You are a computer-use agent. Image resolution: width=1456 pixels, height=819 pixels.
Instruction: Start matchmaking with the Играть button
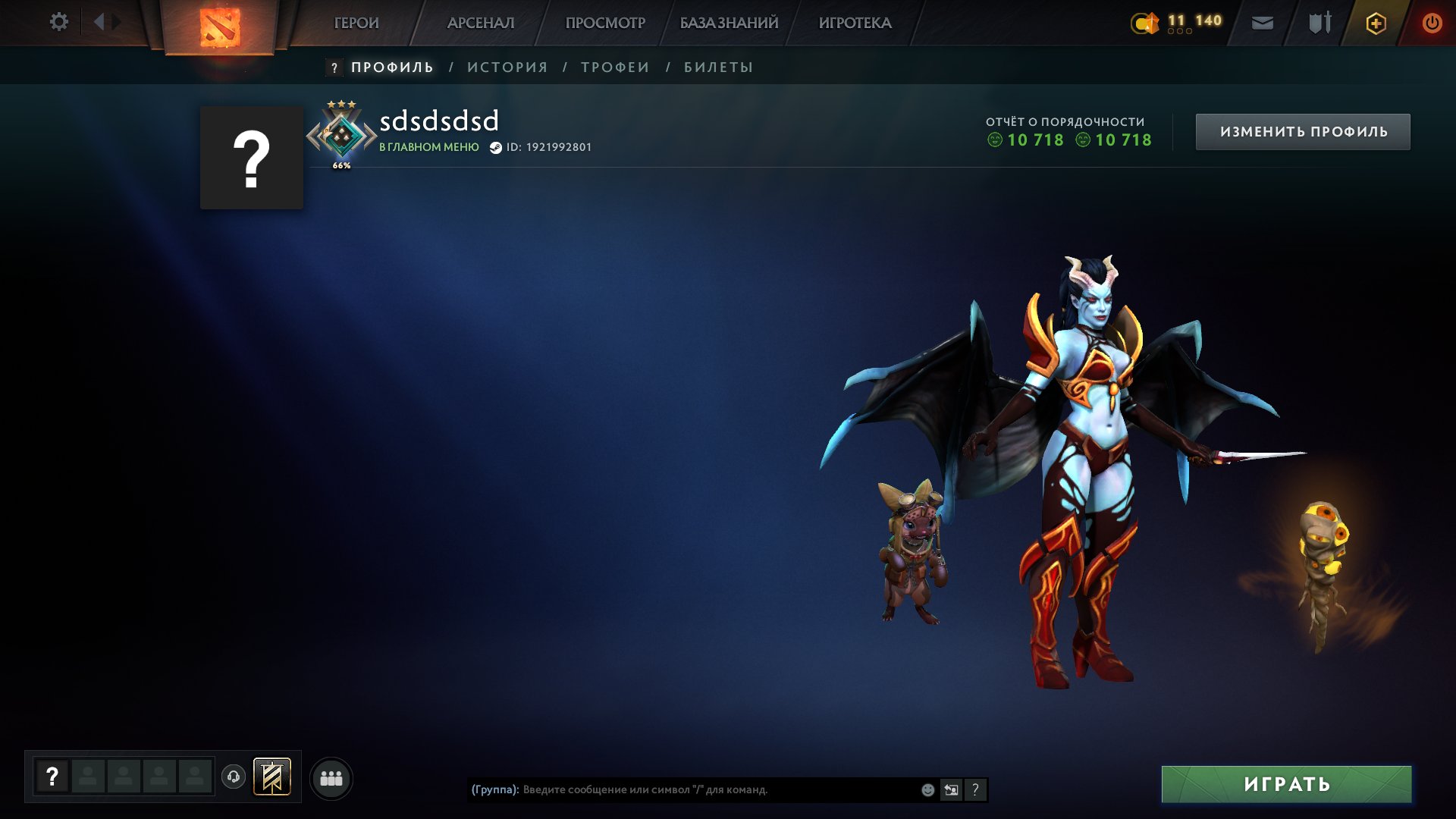[1286, 784]
